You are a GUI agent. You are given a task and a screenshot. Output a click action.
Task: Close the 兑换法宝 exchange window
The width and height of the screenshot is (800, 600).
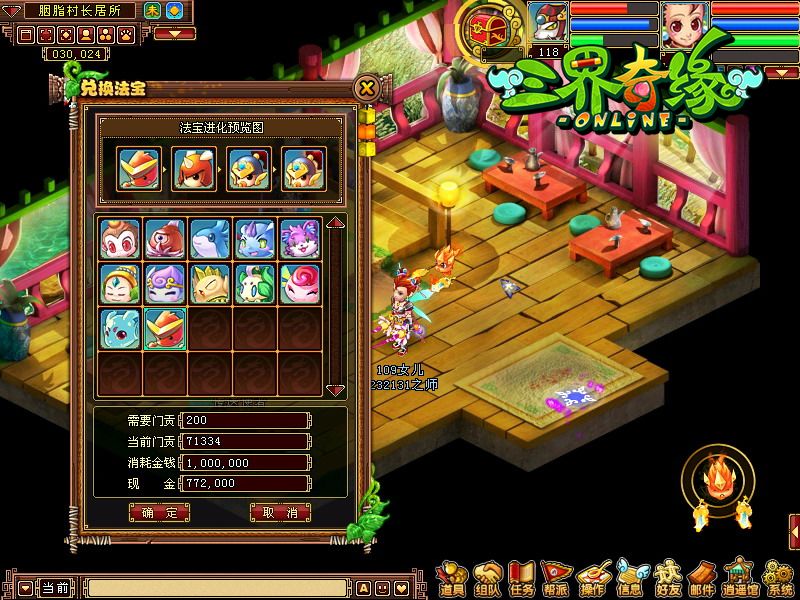pos(367,88)
